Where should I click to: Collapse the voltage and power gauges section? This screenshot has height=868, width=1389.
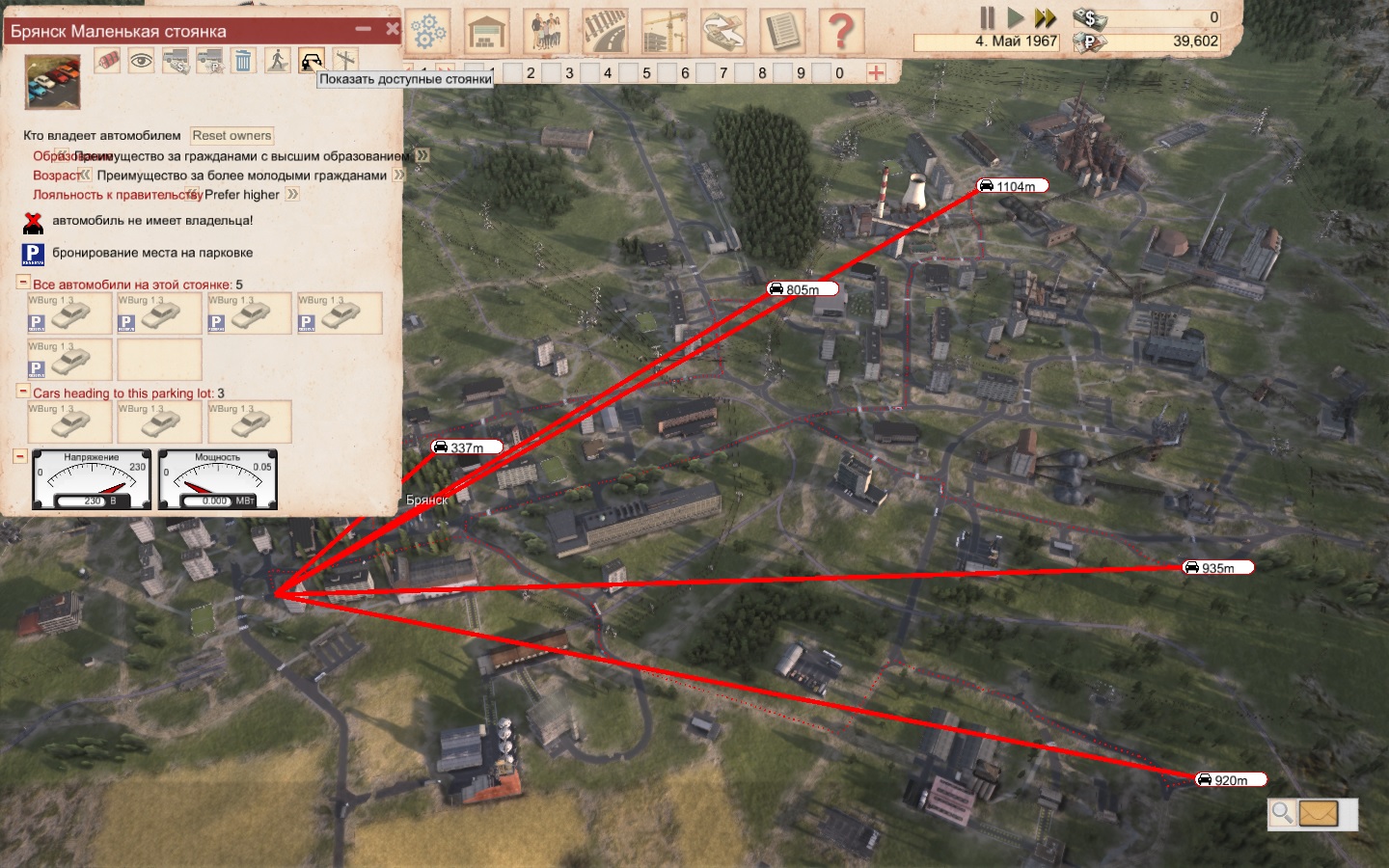coord(19,456)
